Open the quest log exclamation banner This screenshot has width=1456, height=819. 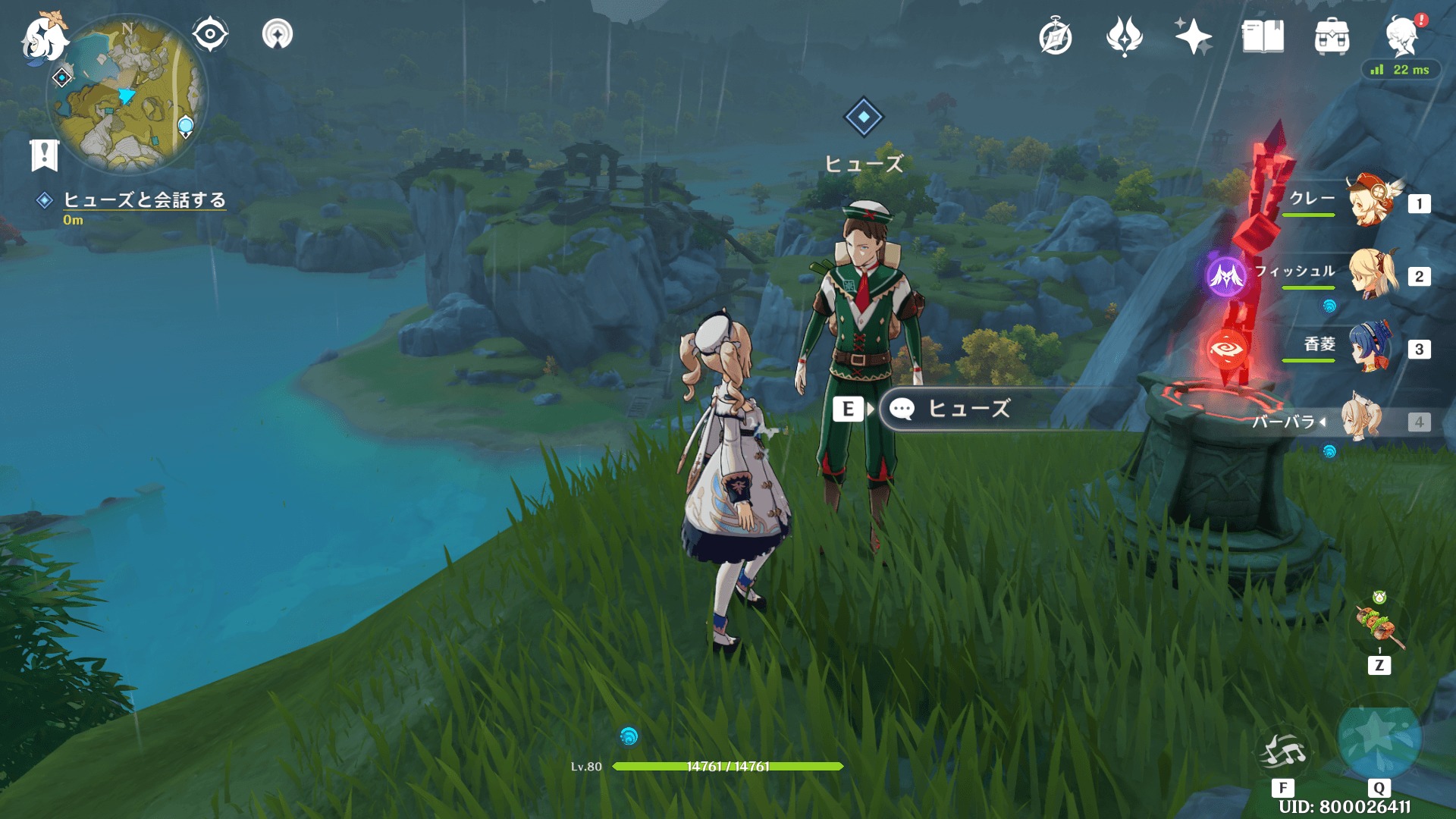click(44, 155)
